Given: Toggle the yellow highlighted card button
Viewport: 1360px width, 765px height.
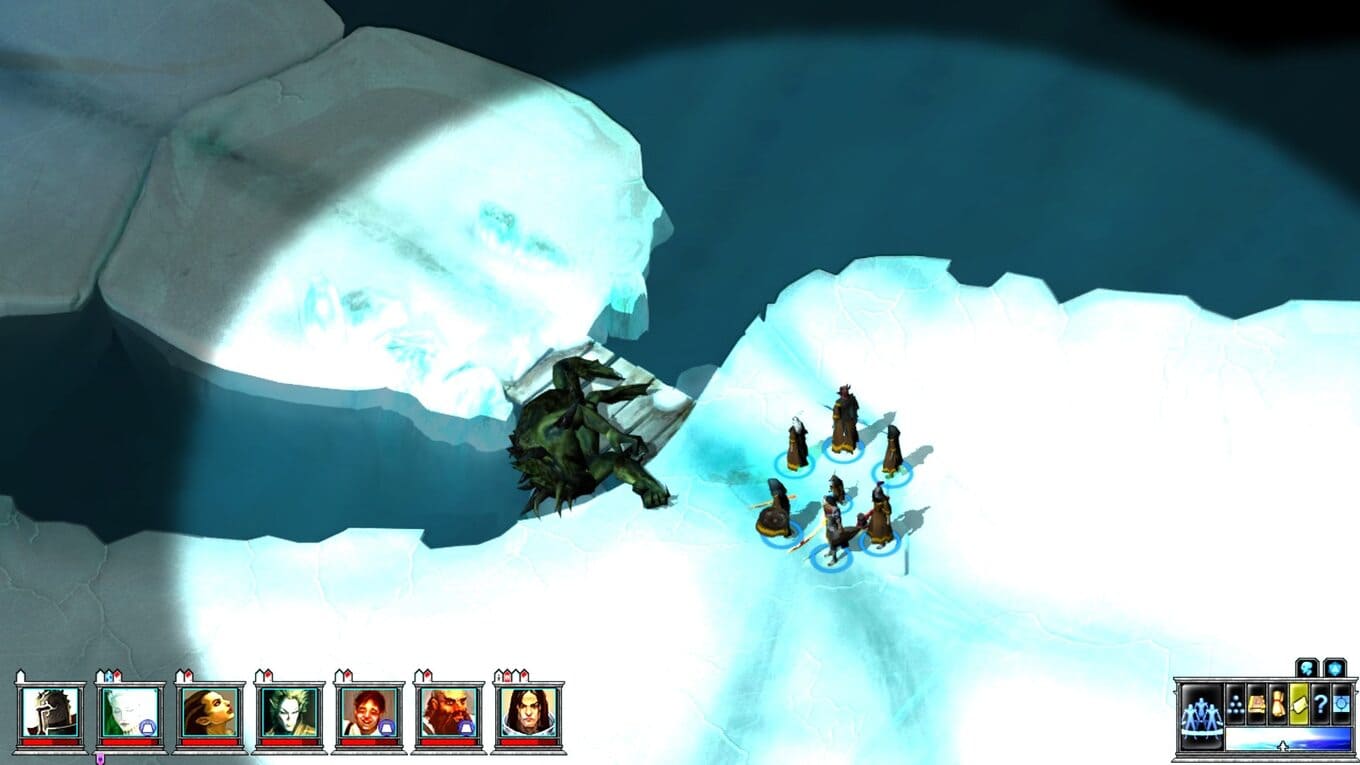Looking at the screenshot, I should (1299, 703).
